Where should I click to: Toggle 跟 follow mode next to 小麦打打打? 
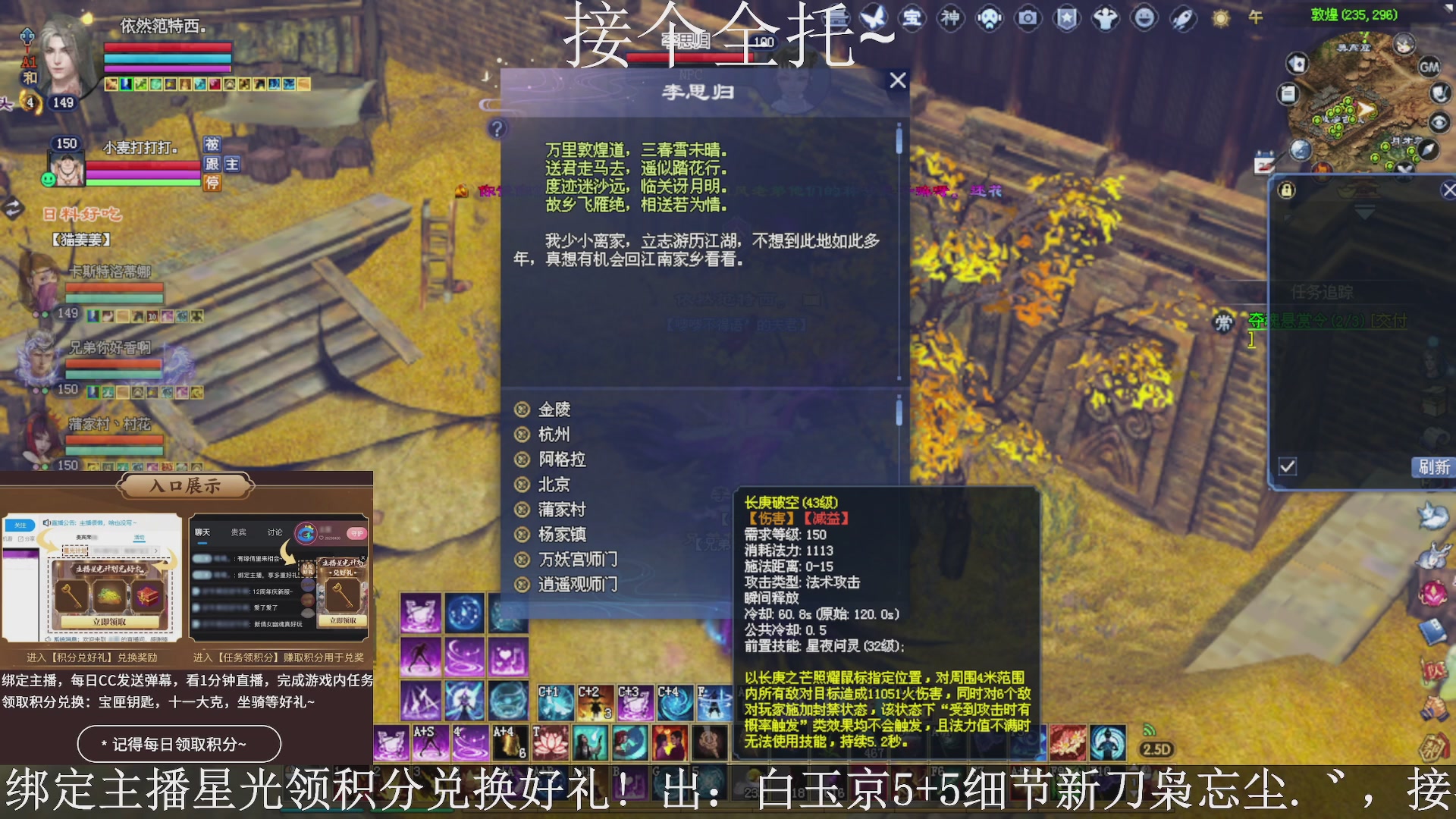(x=212, y=166)
